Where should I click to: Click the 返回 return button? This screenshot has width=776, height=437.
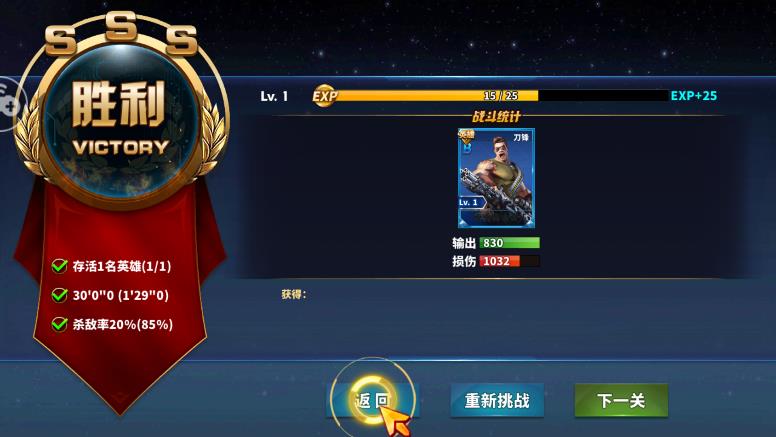tap(372, 401)
